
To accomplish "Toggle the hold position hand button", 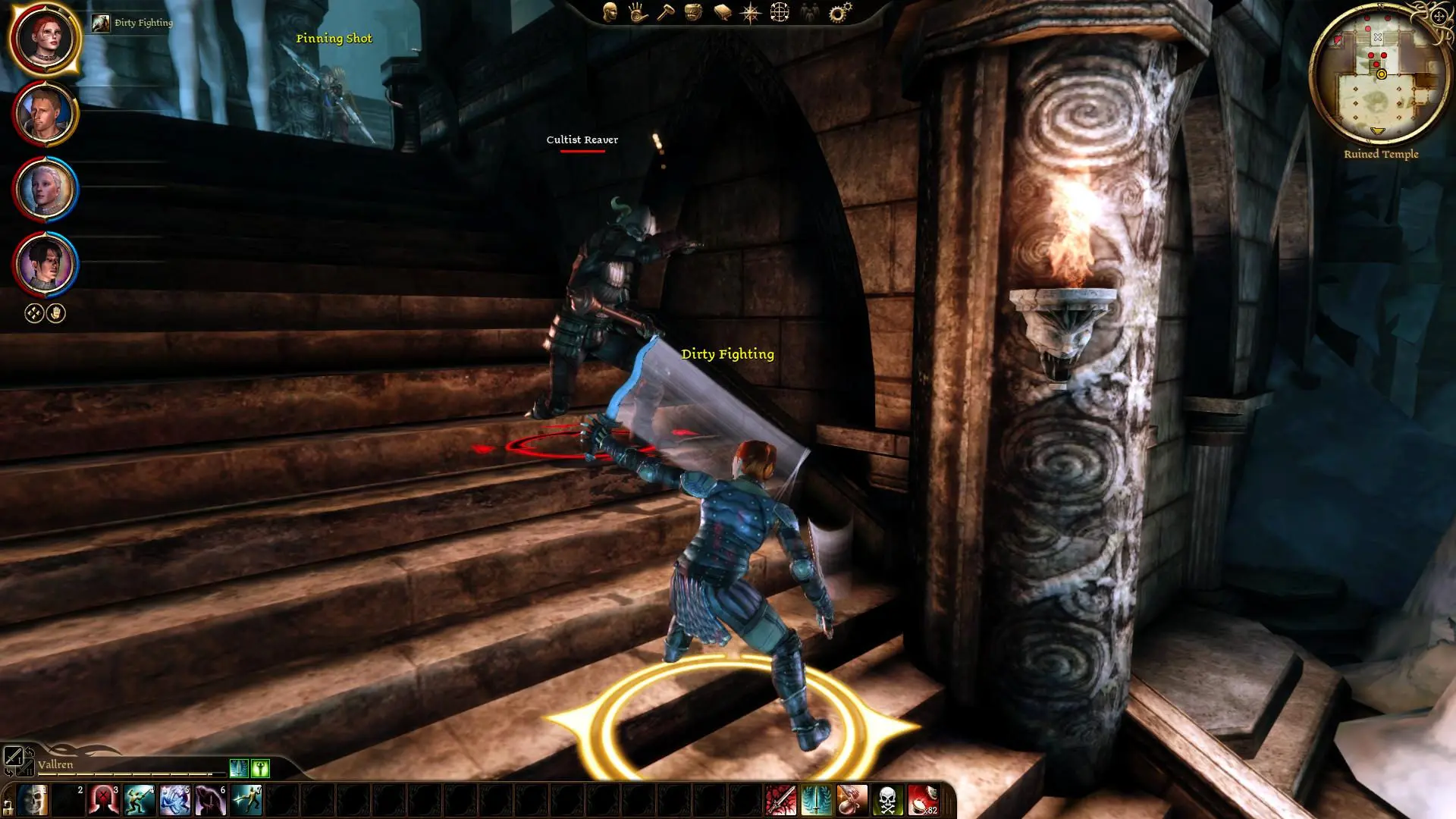I will pyautogui.click(x=56, y=313).
